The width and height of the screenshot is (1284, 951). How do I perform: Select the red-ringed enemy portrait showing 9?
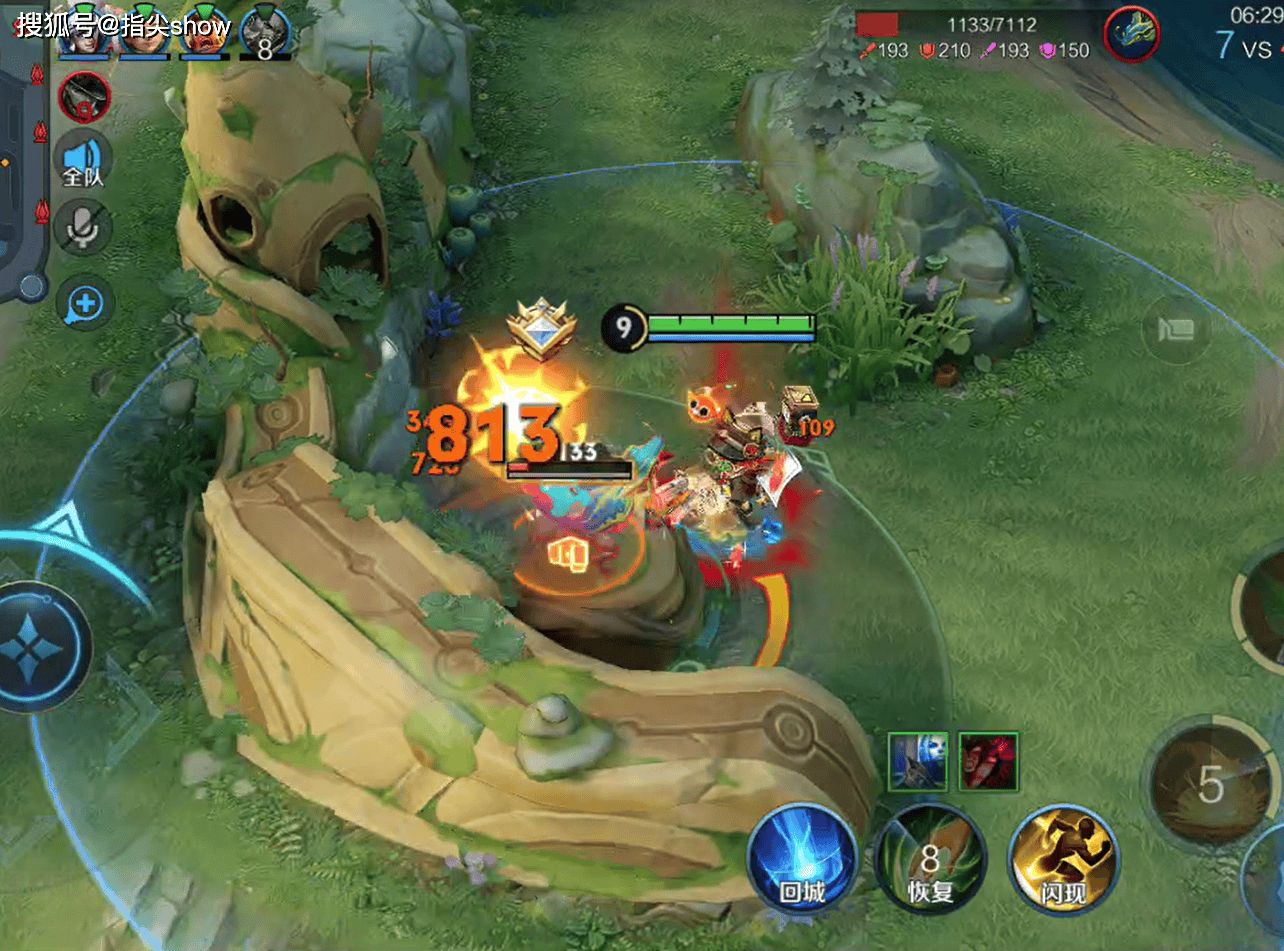[x=84, y=97]
